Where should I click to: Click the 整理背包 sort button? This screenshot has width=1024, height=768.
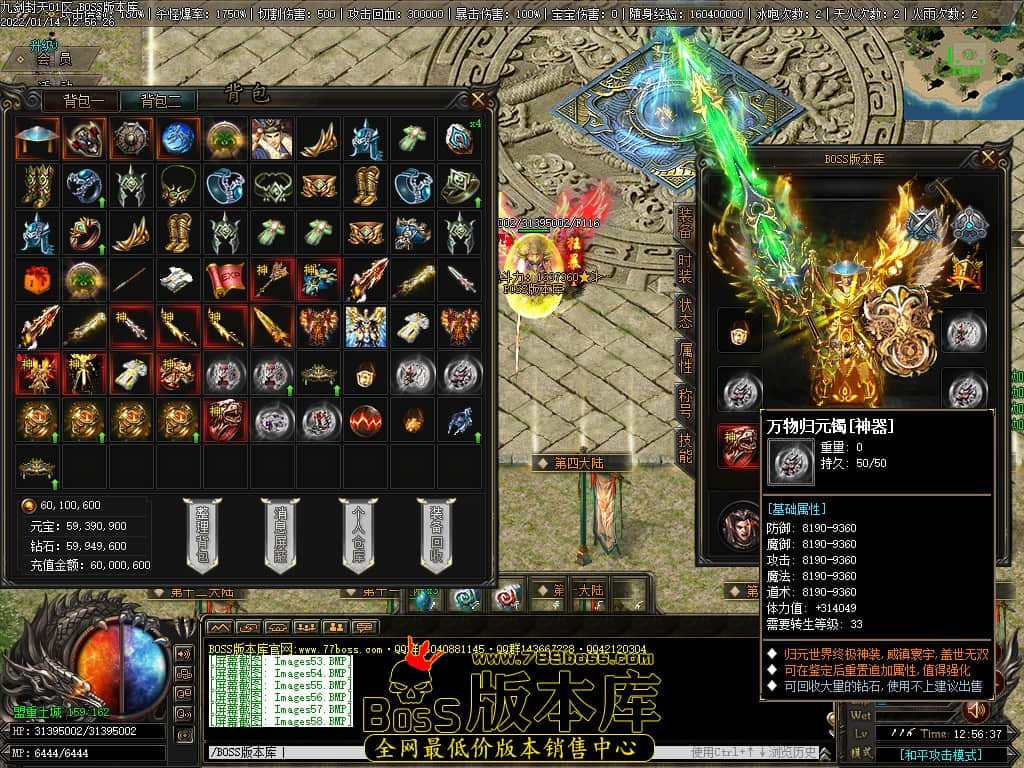pos(202,536)
